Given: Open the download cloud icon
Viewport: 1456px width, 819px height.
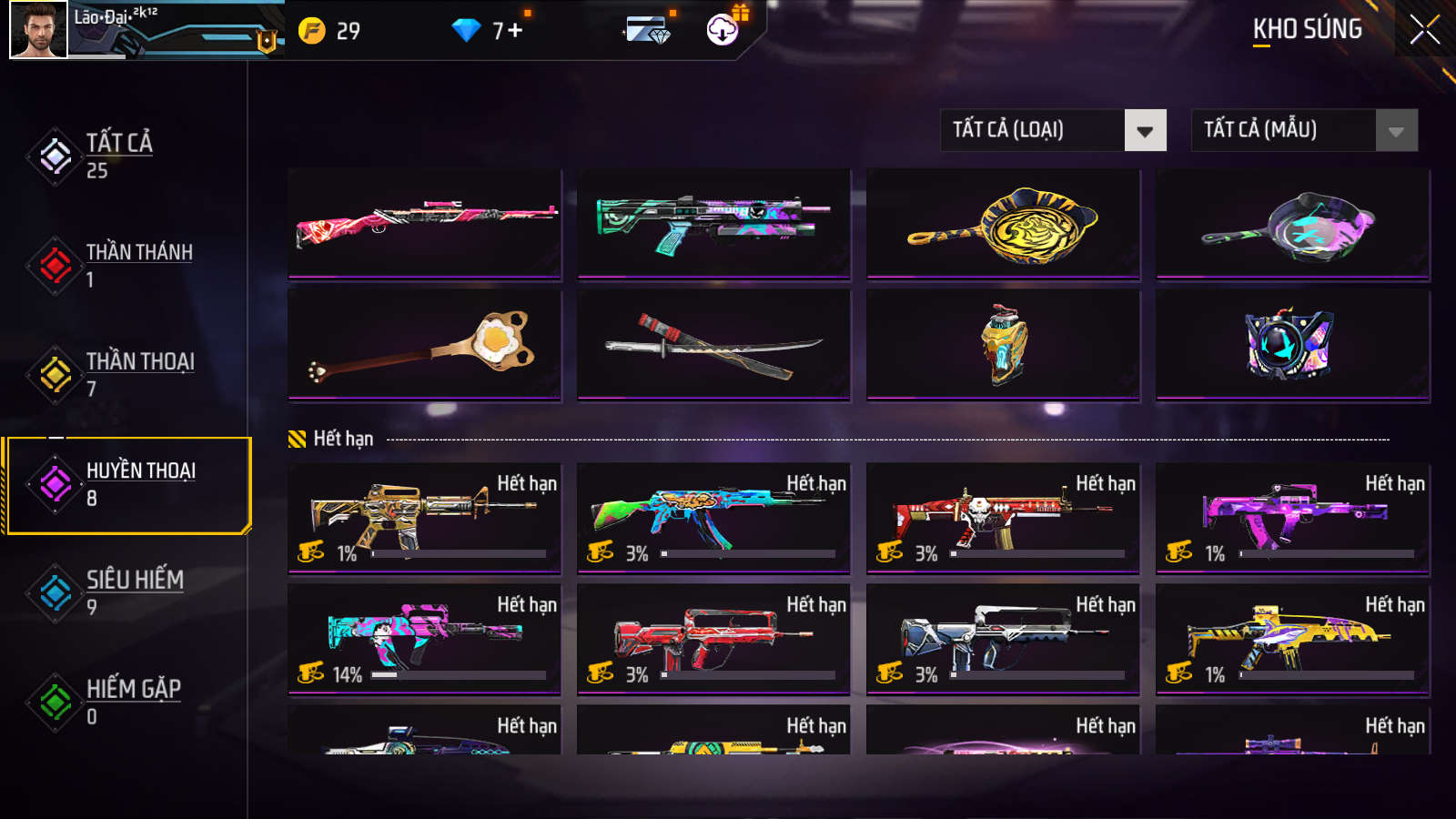Looking at the screenshot, I should point(723,30).
